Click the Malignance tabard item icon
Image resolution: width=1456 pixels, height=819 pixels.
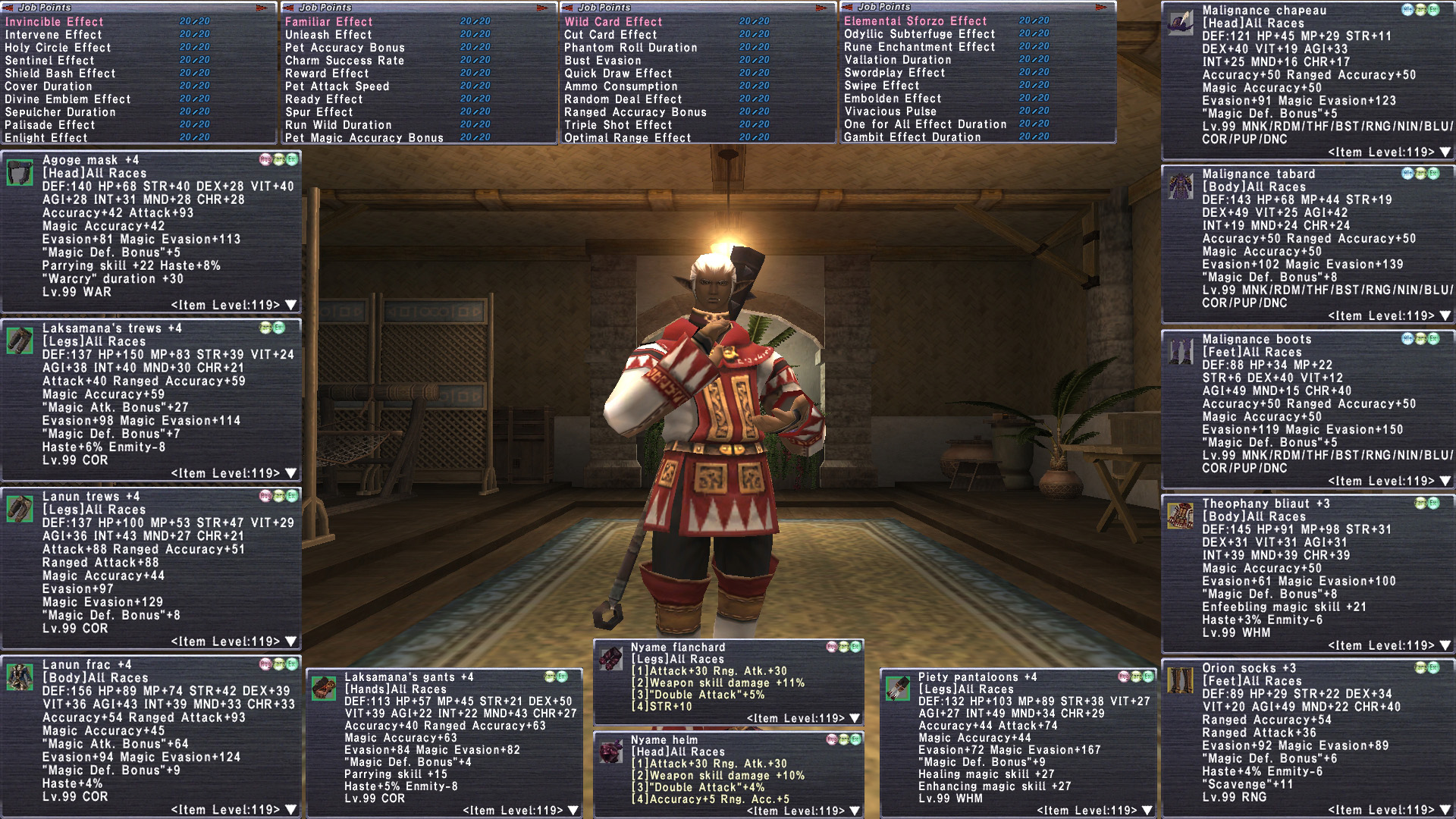1180,186
